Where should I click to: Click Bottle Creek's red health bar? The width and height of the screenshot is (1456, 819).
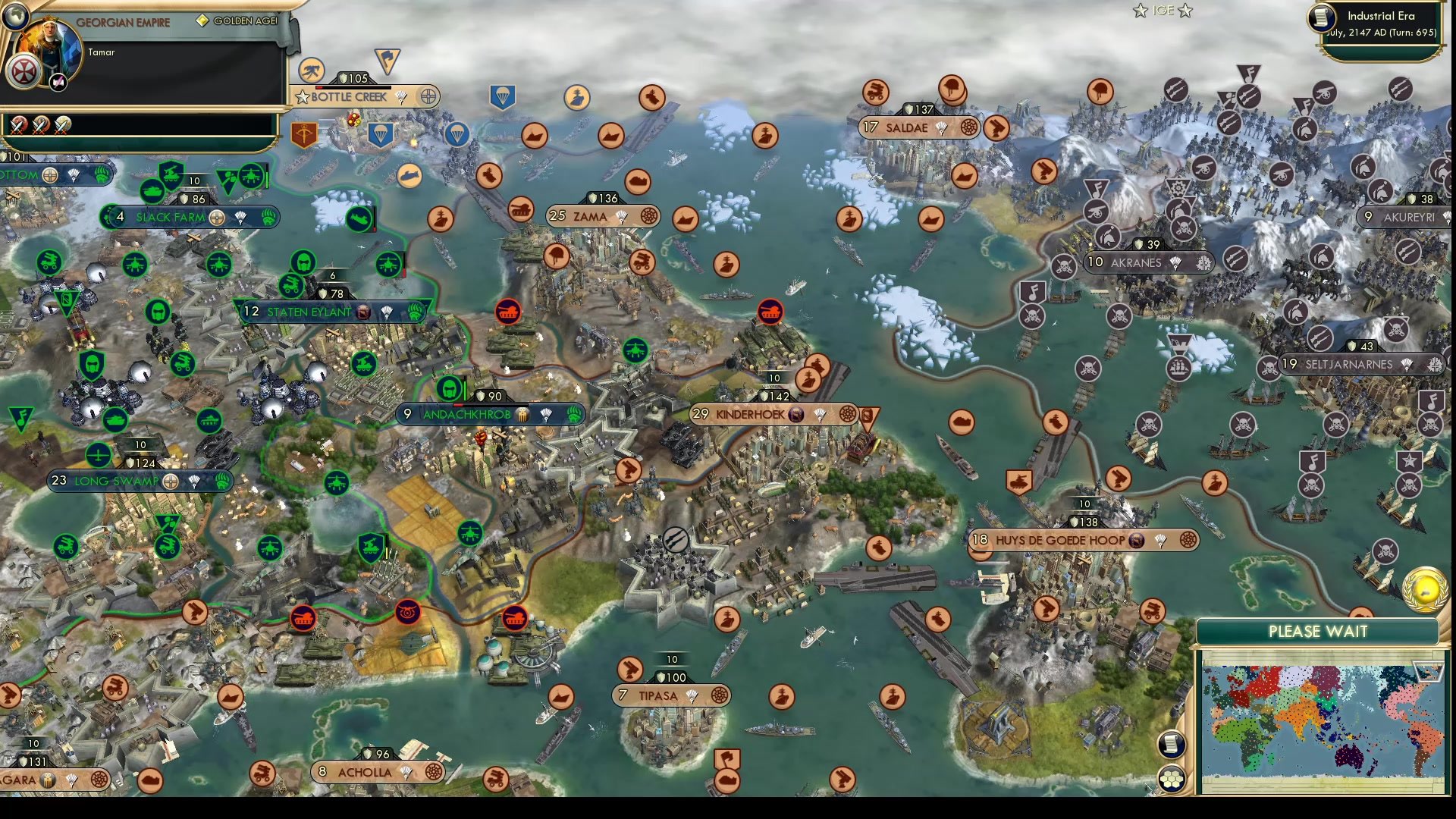(351, 87)
